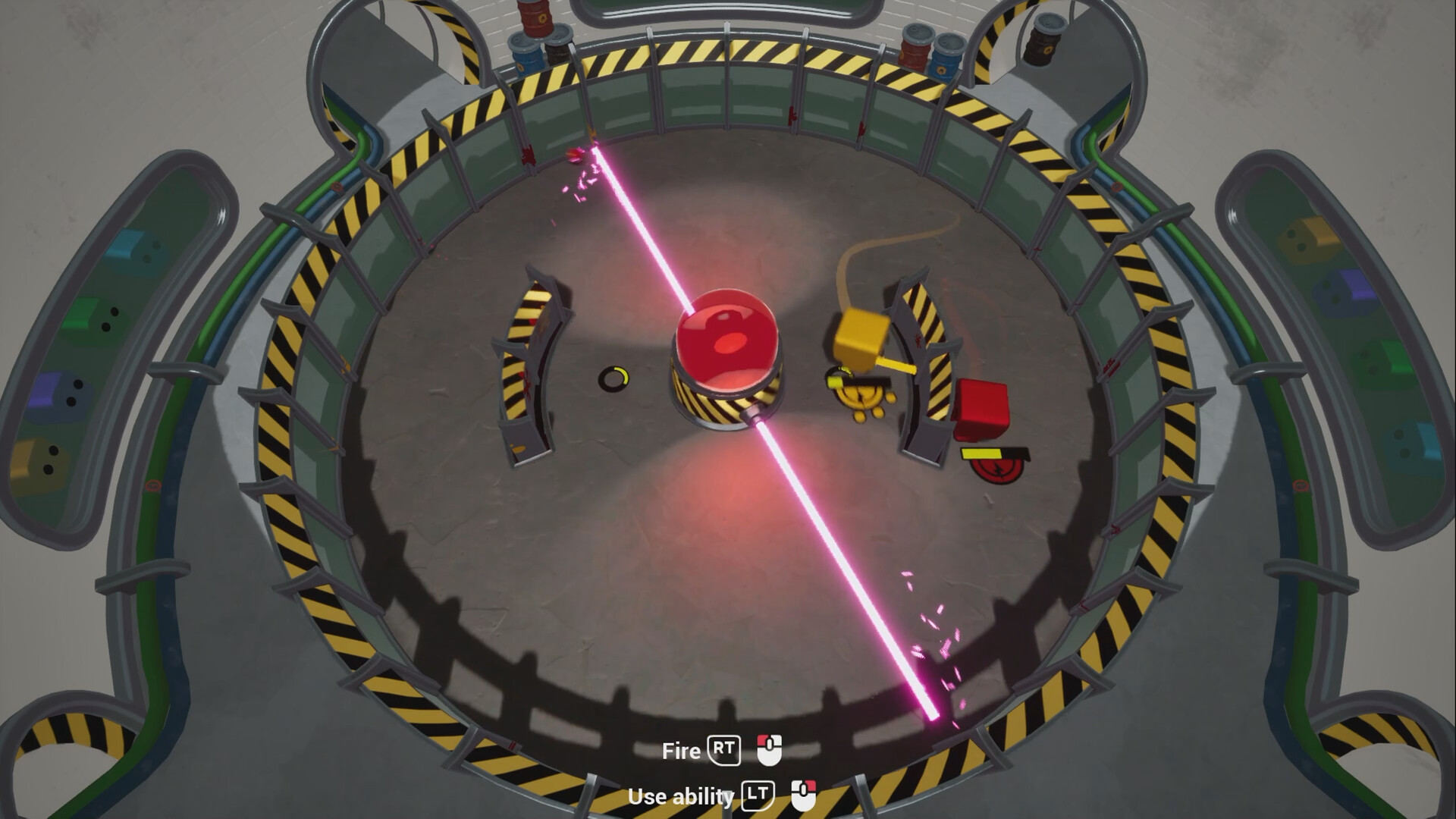Click the left mouse button icon beside Fire

[770, 750]
